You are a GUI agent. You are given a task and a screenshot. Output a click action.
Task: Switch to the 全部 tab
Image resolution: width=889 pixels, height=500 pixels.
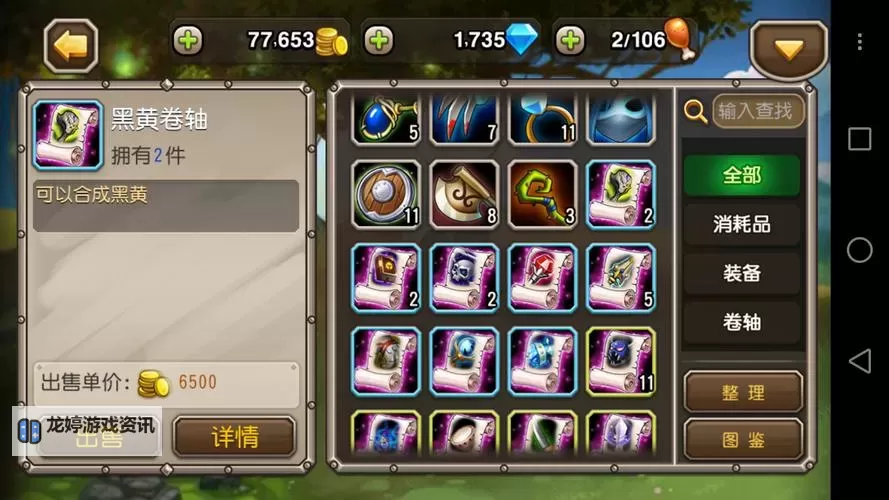tap(742, 175)
